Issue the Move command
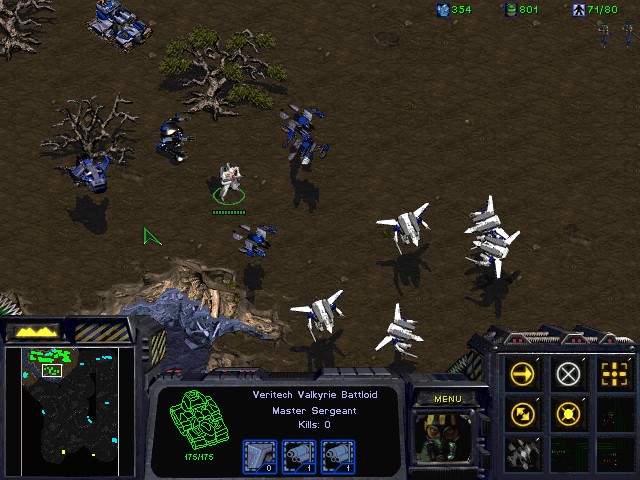 click(522, 374)
